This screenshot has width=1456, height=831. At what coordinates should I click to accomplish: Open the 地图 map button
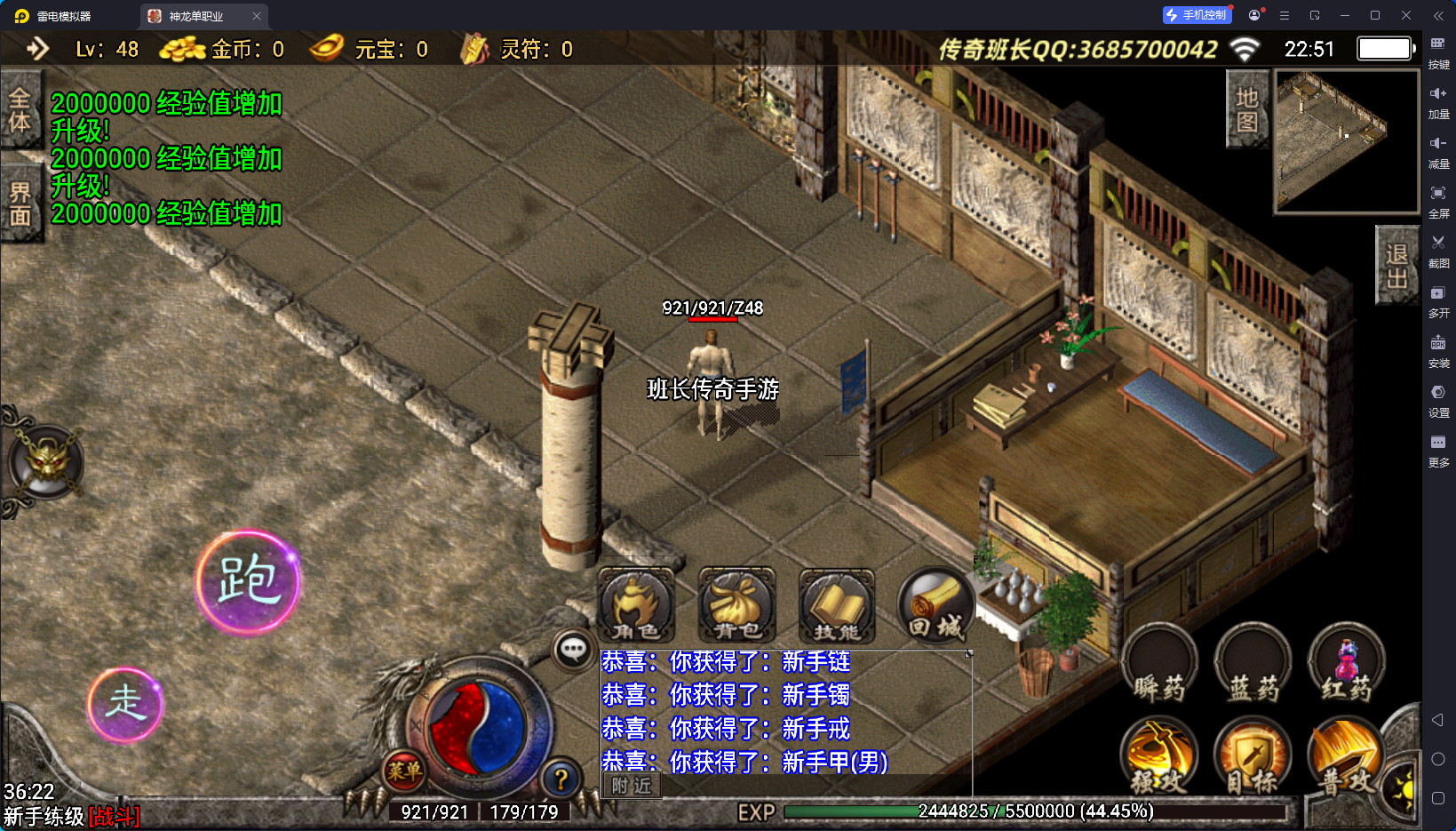click(x=1247, y=109)
